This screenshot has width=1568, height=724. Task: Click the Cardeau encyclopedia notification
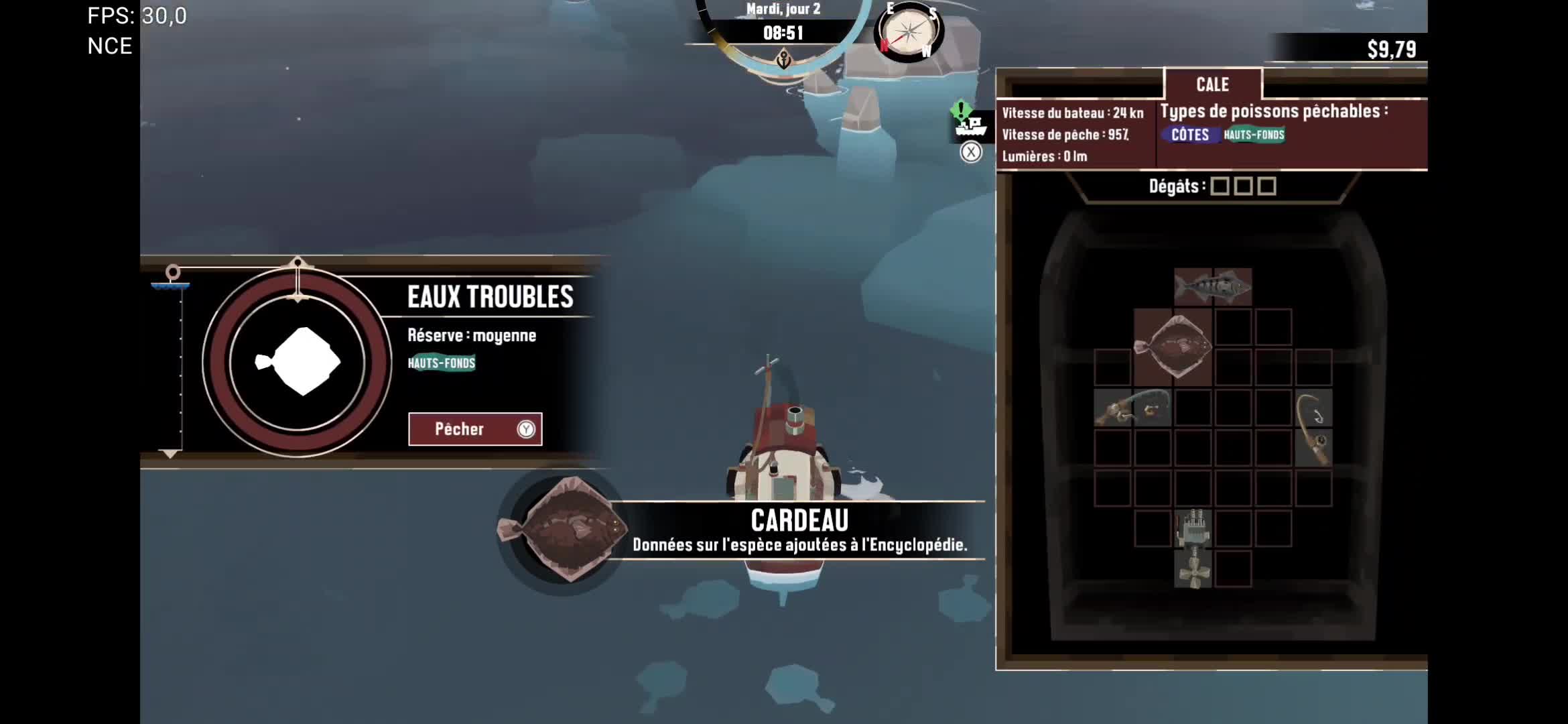click(799, 530)
